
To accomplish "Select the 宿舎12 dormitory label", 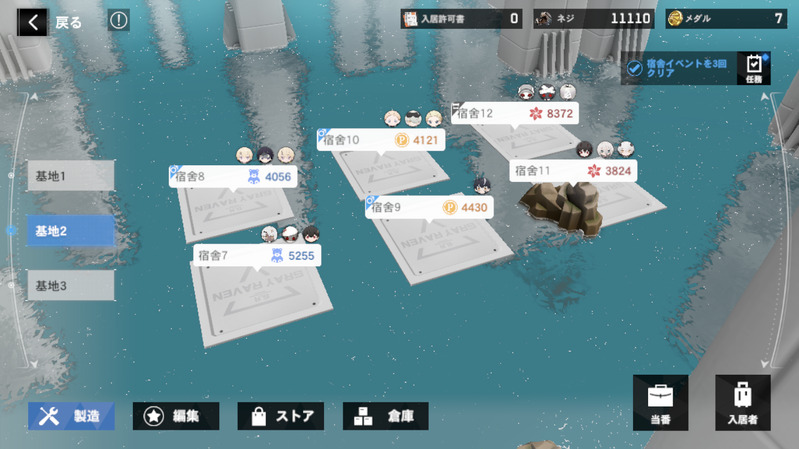I will pyautogui.click(x=515, y=114).
